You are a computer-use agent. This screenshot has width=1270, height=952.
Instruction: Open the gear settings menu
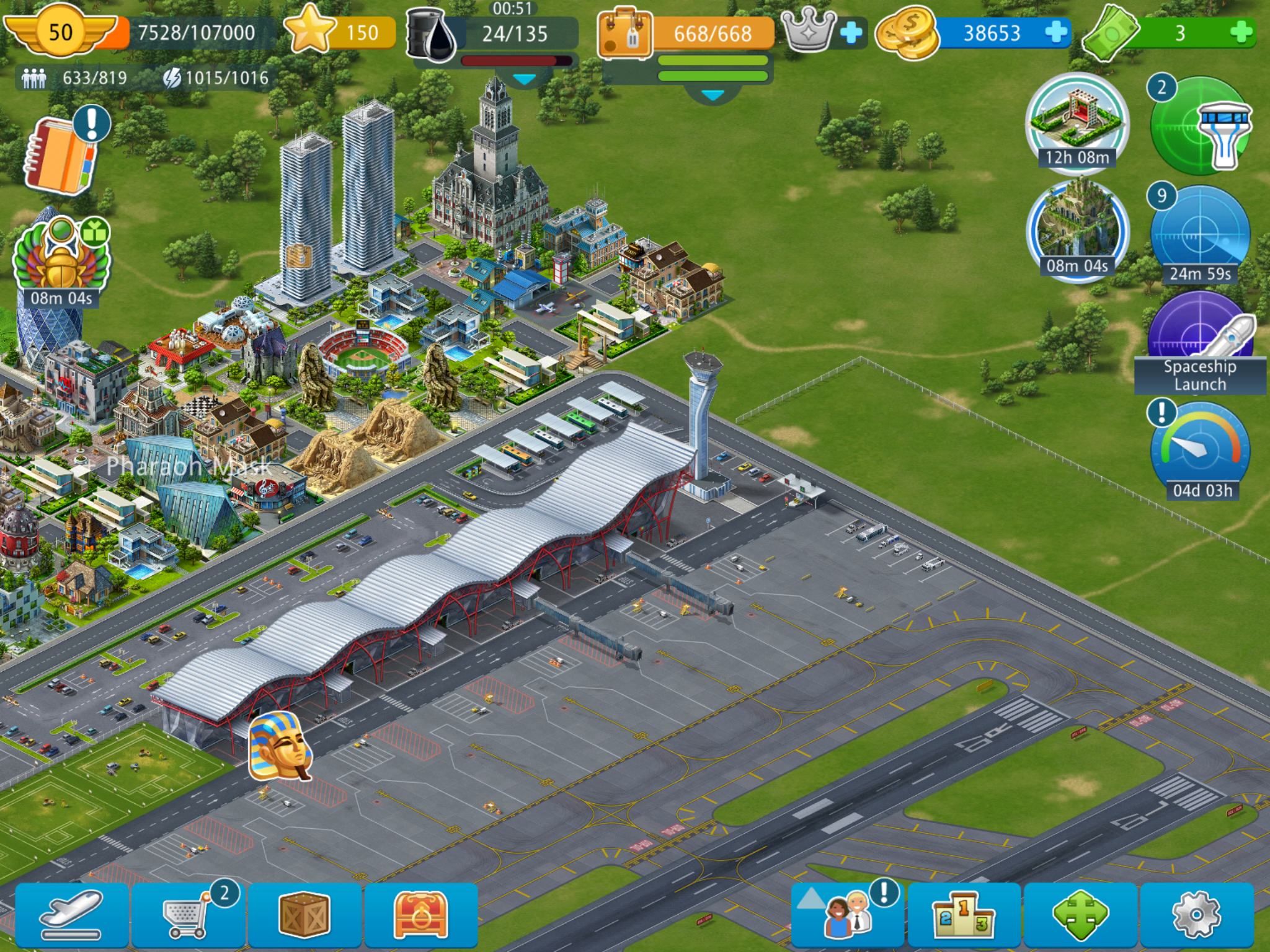(1196, 915)
